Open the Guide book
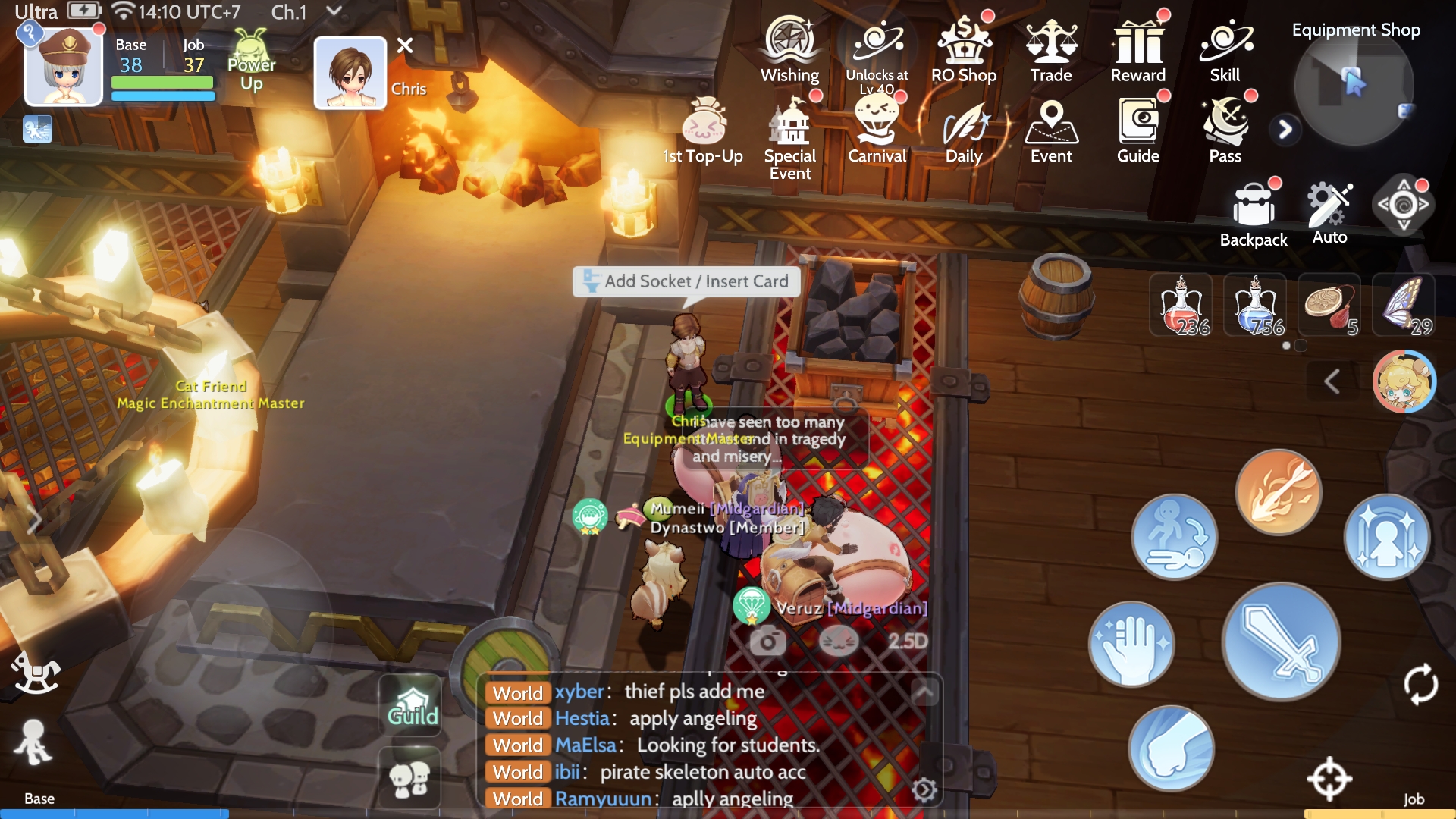Image resolution: width=1456 pixels, height=819 pixels. pyautogui.click(x=1137, y=130)
